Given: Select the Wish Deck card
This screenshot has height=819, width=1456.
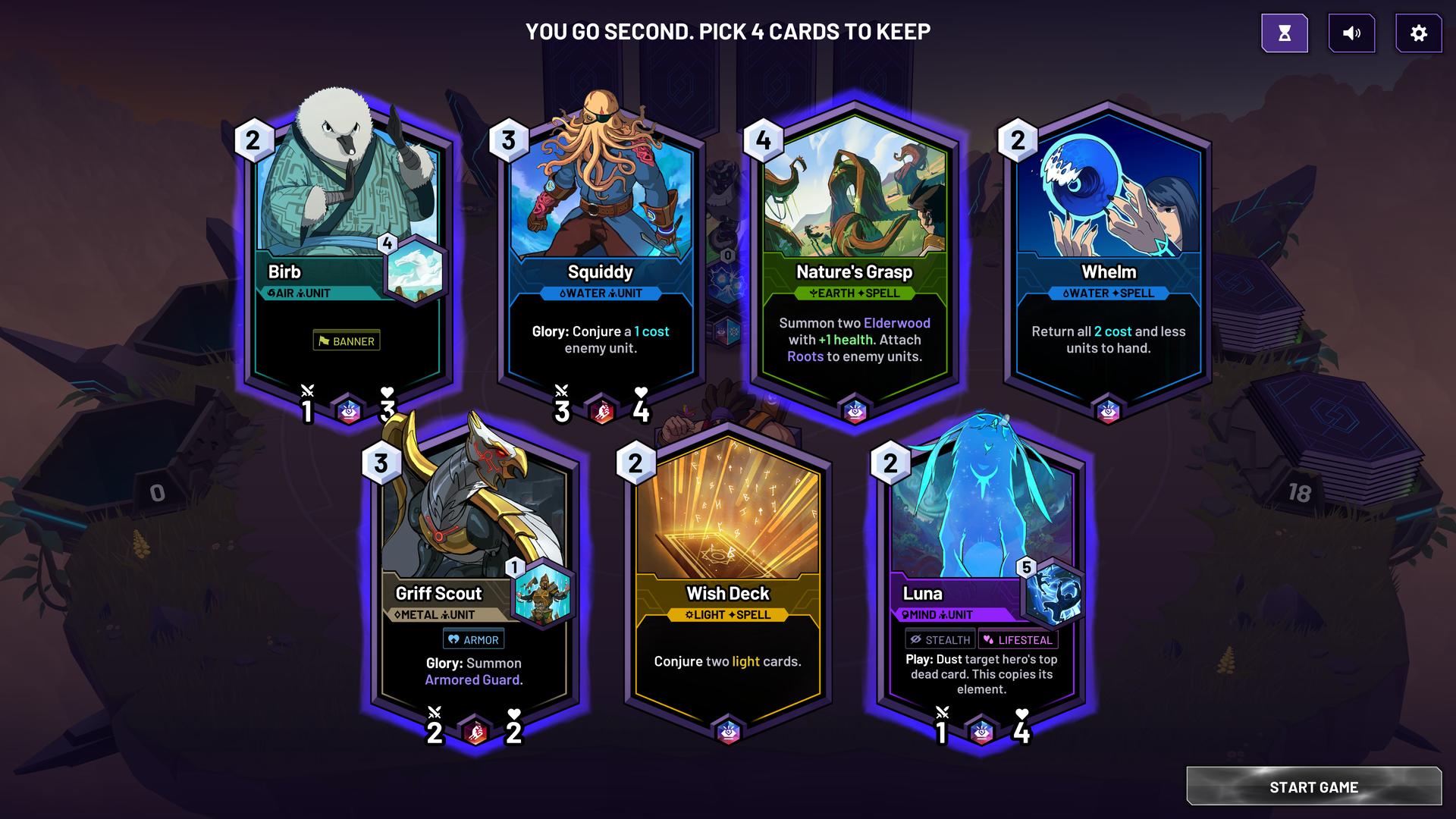Looking at the screenshot, I should [x=728, y=576].
